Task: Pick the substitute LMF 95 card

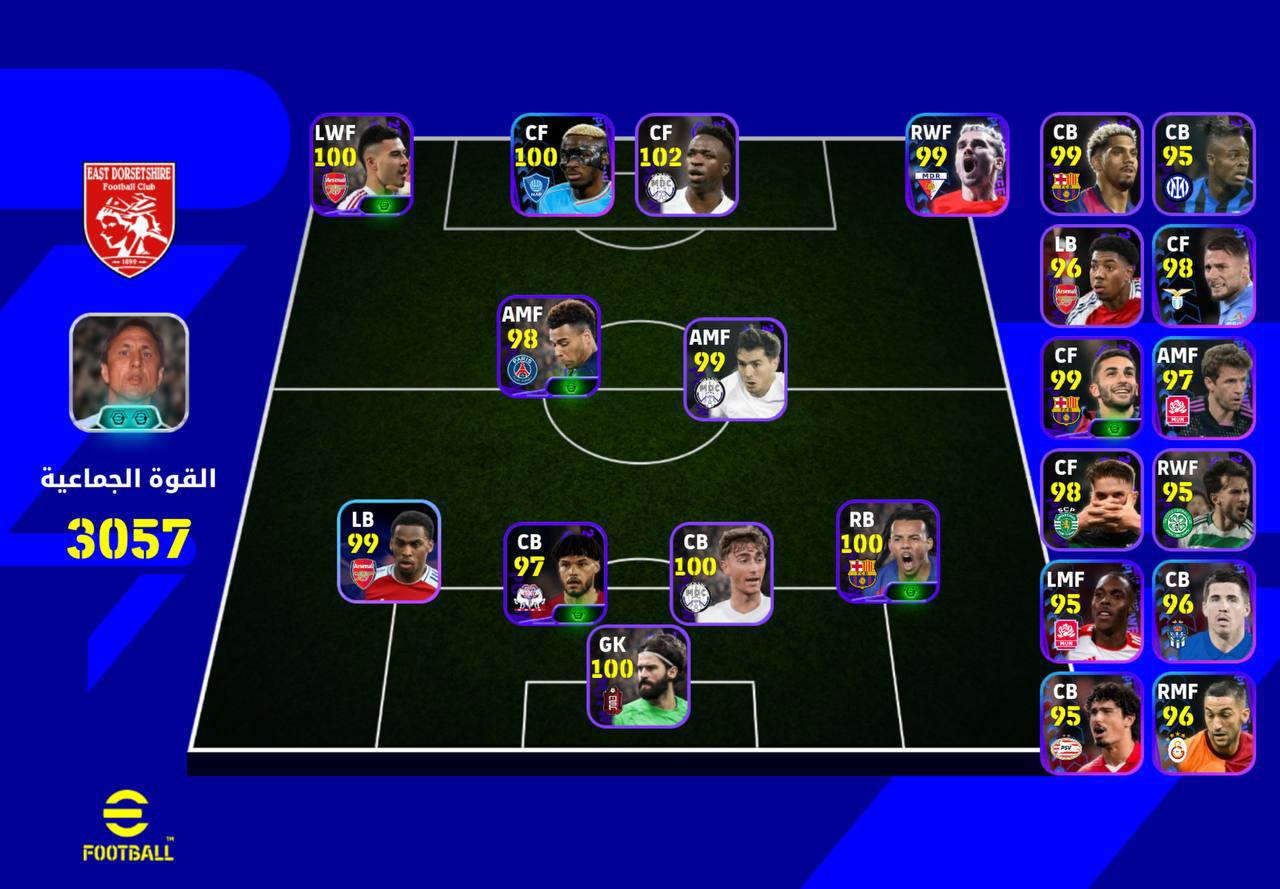Action: 1092,612
